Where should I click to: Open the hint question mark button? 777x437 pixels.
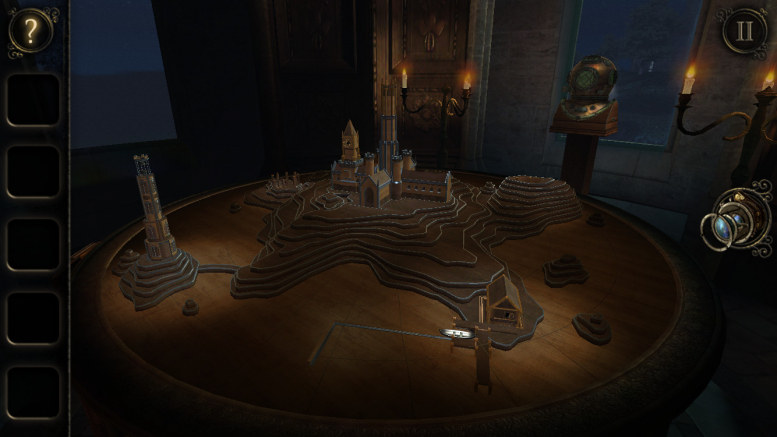32,32
